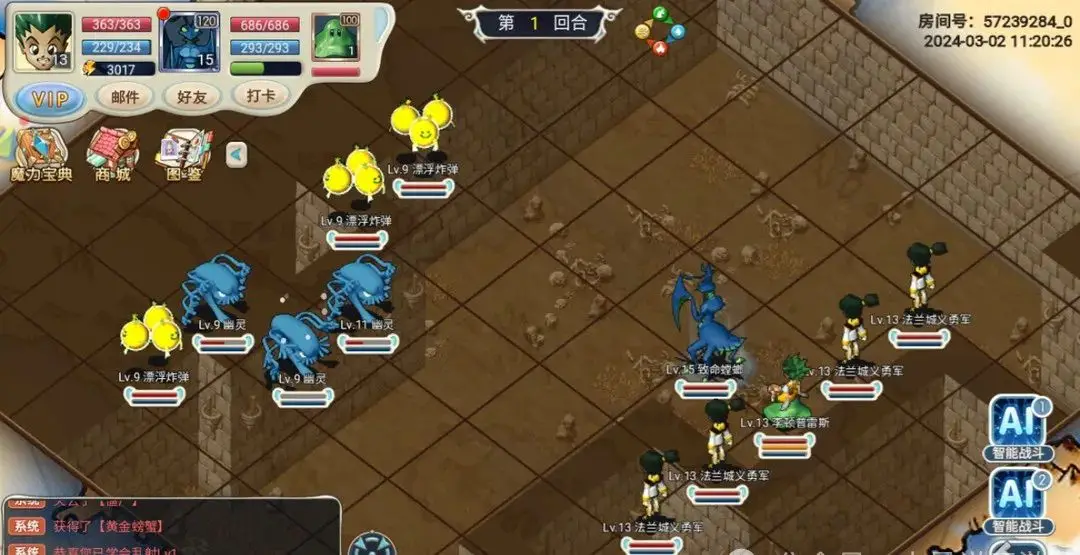Activate the first AI 智能战斗 button
The image size is (1080, 555).
(1018, 428)
